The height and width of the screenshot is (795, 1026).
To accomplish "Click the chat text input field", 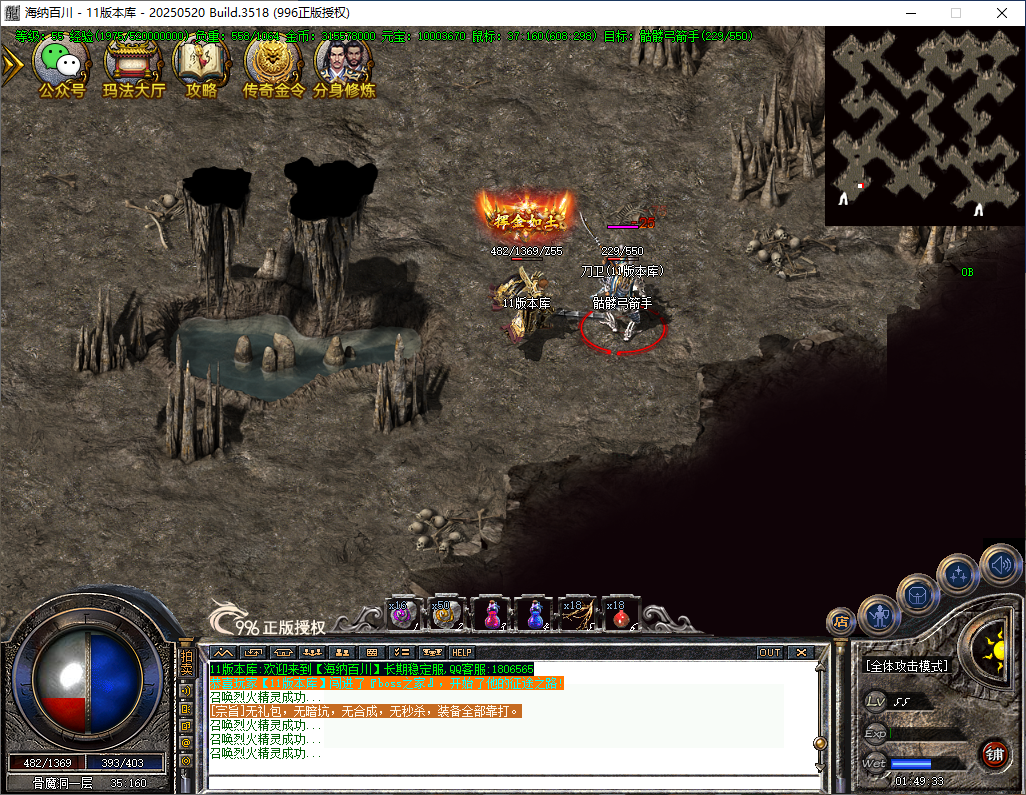I will pos(510,783).
